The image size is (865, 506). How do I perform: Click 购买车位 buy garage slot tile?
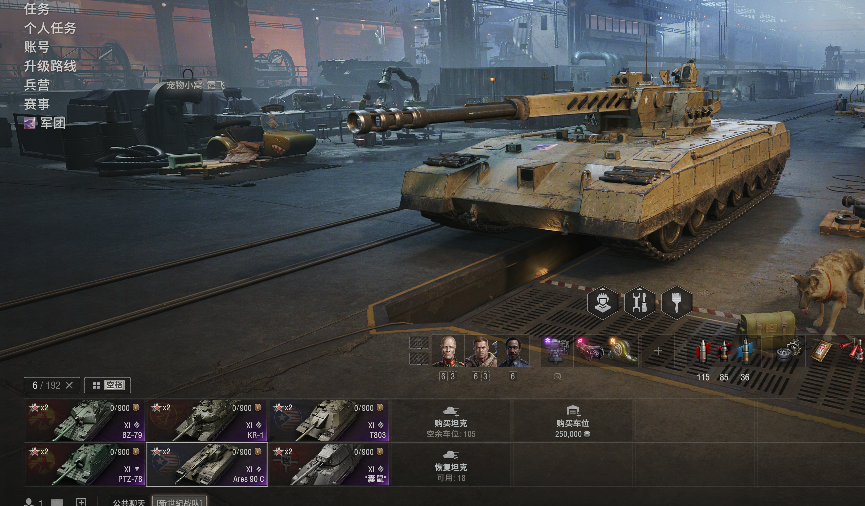572,421
